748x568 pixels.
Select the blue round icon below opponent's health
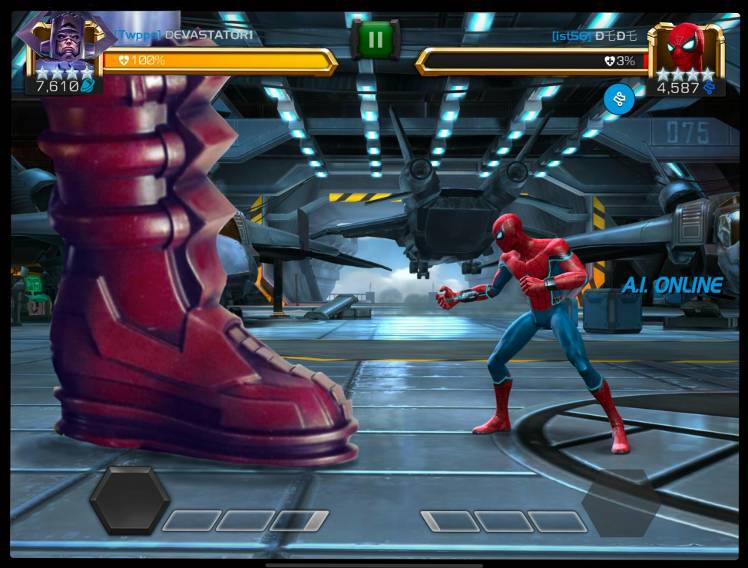[x=618, y=98]
